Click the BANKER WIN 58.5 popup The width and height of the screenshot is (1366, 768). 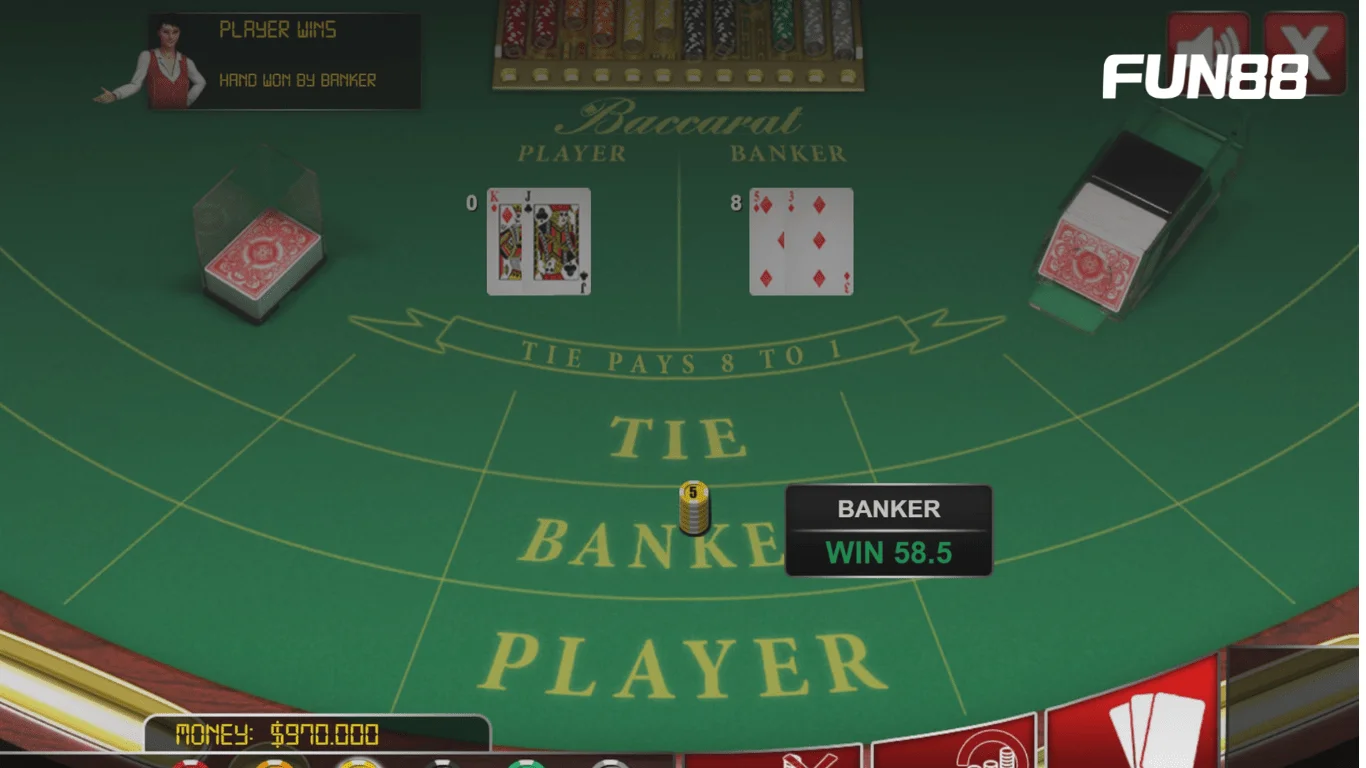pyautogui.click(x=887, y=530)
